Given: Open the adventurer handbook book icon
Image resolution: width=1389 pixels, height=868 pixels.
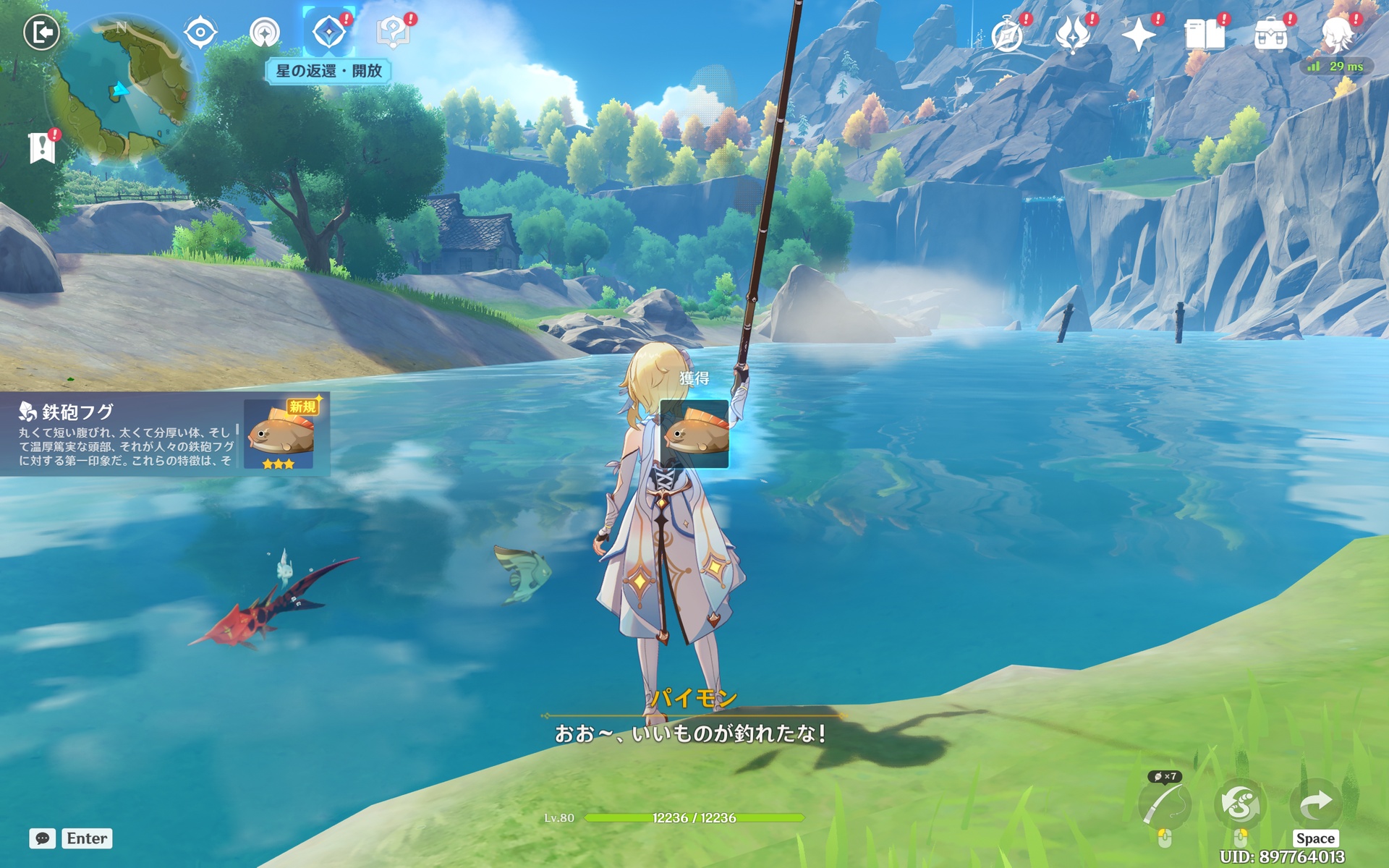Looking at the screenshot, I should click(1204, 34).
